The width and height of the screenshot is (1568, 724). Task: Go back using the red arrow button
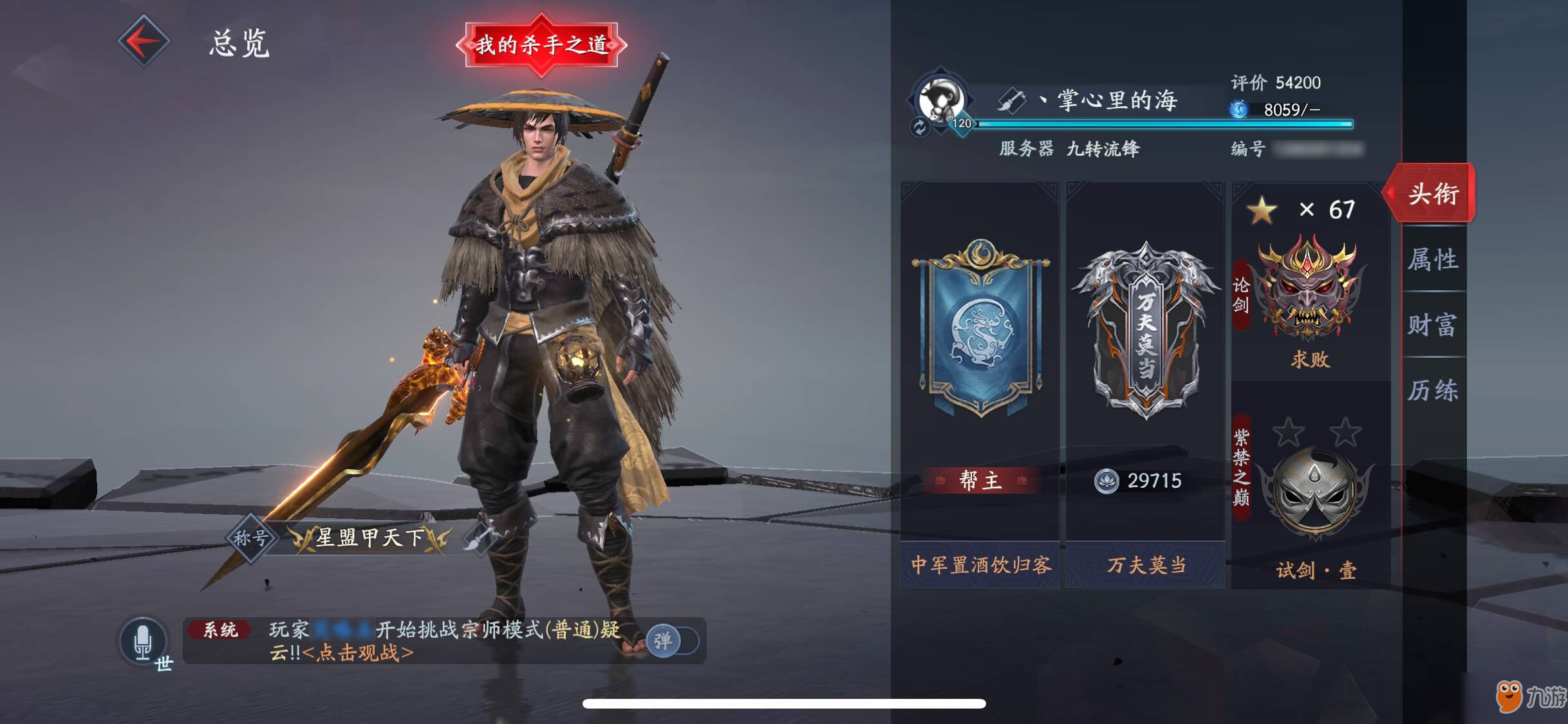(144, 41)
